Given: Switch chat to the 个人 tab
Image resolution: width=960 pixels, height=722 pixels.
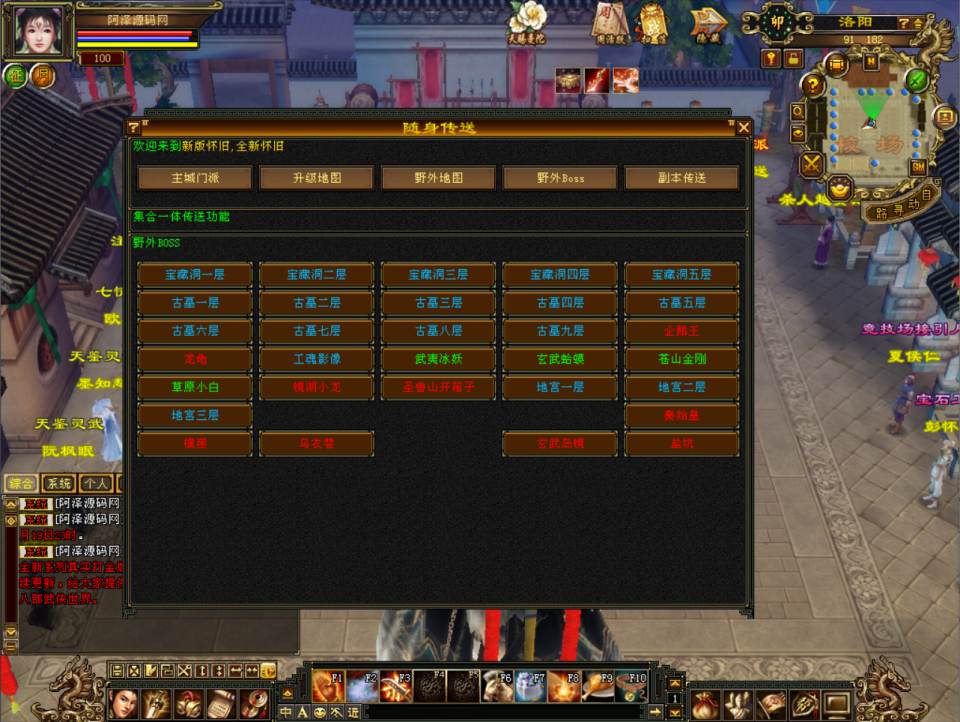Looking at the screenshot, I should click(x=96, y=483).
